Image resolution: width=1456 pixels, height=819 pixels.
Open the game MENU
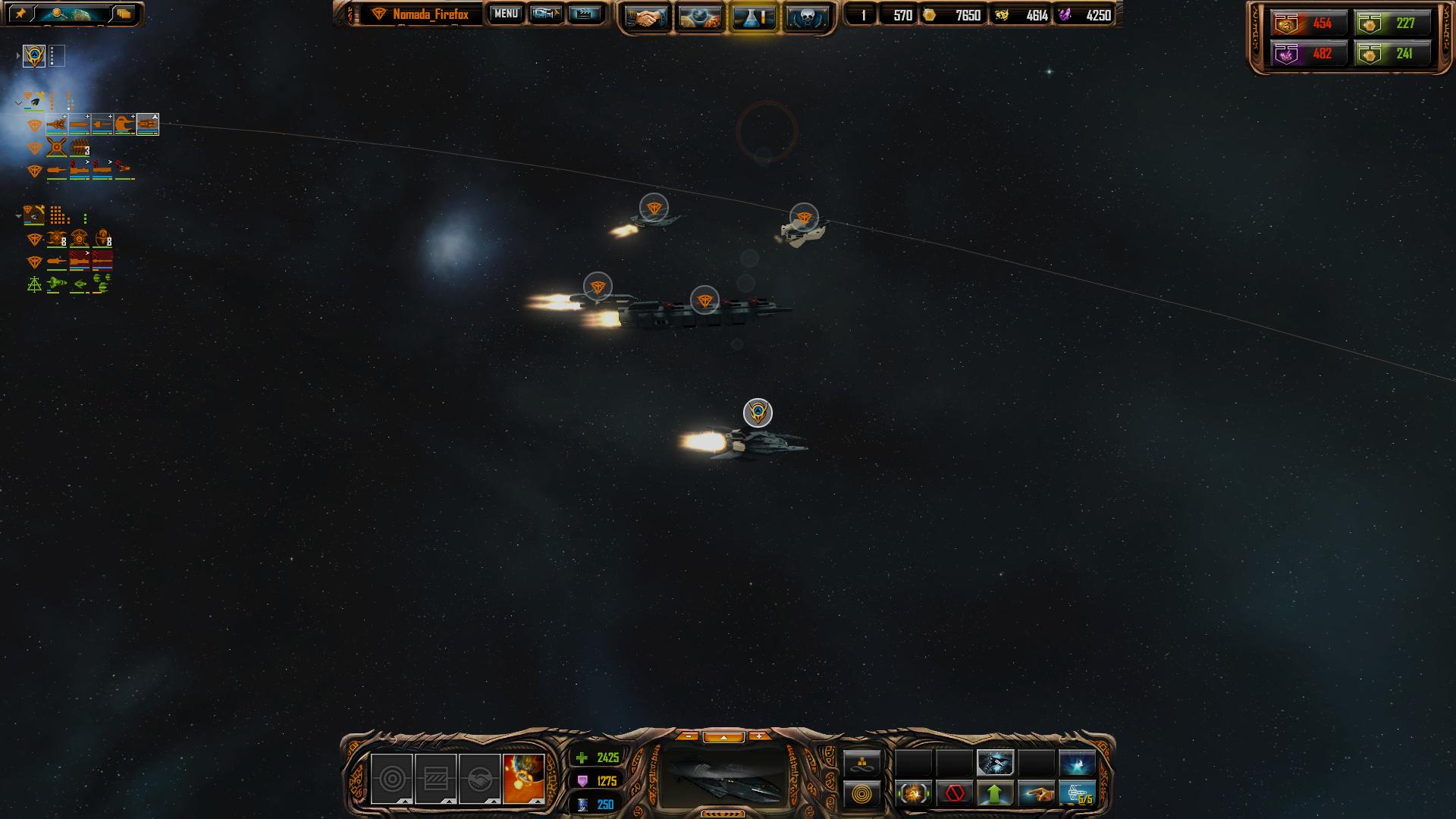click(x=506, y=14)
